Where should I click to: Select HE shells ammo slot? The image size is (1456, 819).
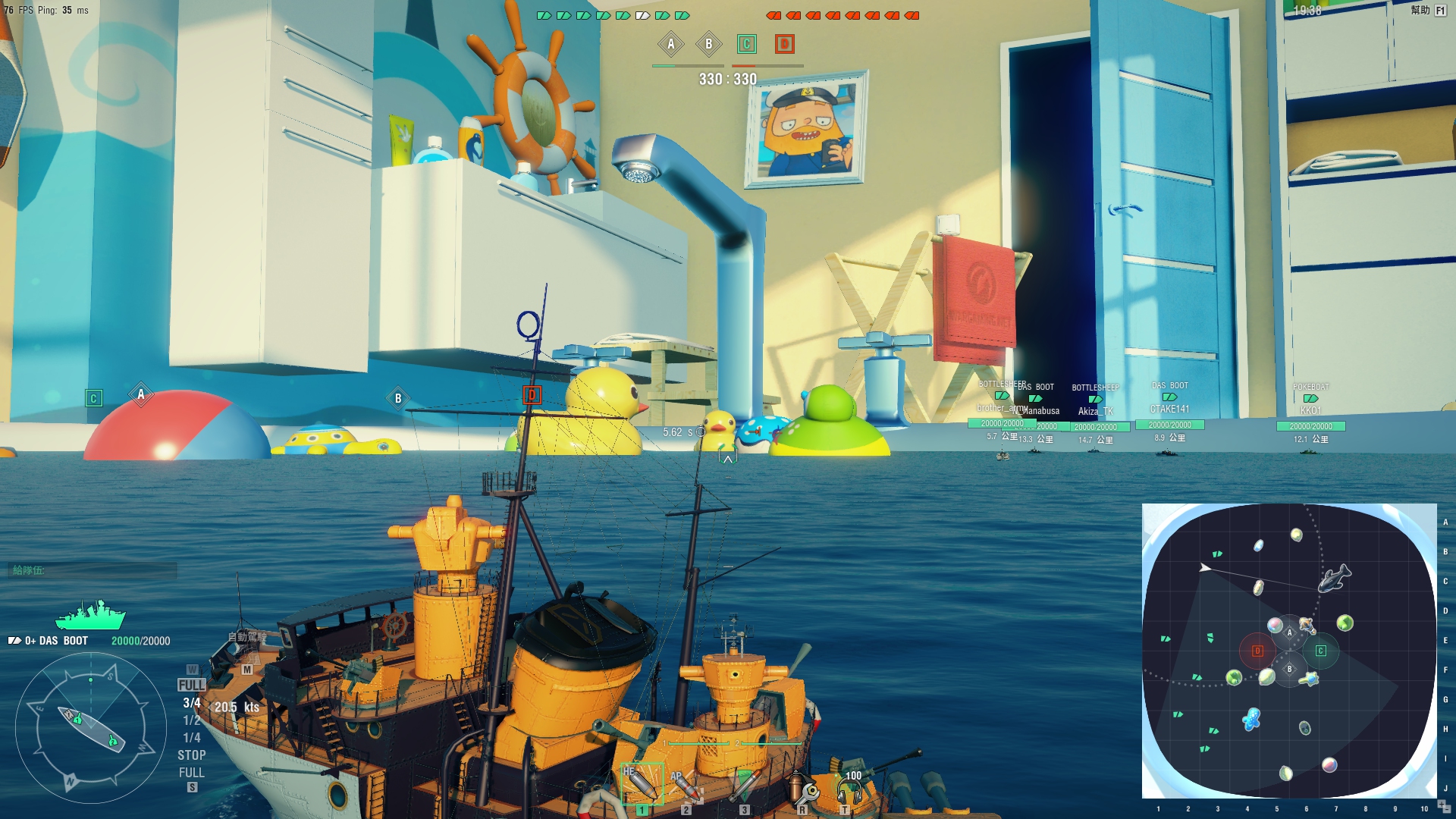click(x=642, y=784)
